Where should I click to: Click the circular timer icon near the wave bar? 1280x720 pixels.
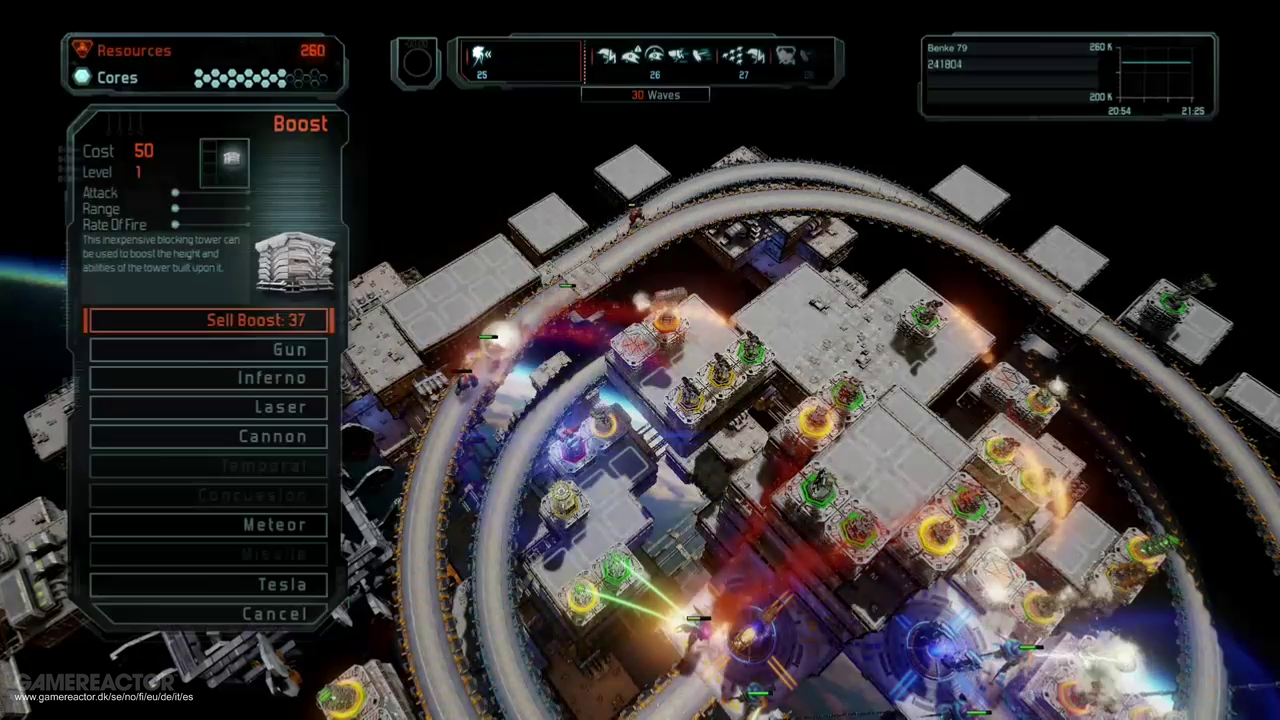(x=416, y=62)
